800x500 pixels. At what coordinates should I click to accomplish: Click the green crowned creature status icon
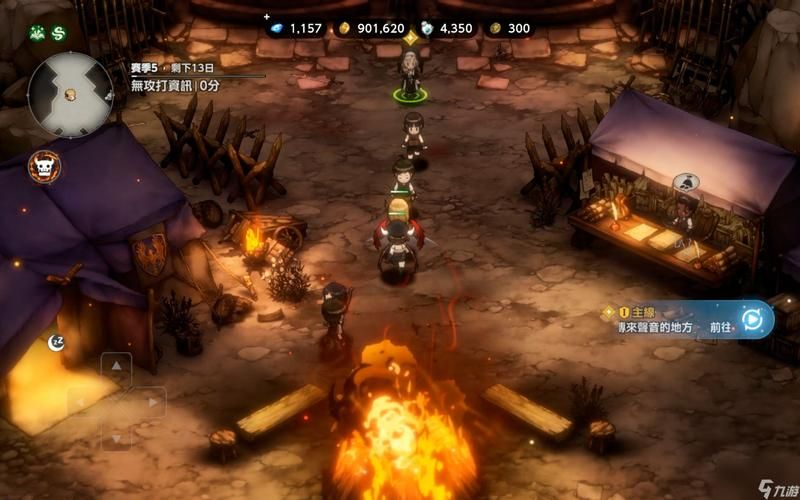coord(38,33)
